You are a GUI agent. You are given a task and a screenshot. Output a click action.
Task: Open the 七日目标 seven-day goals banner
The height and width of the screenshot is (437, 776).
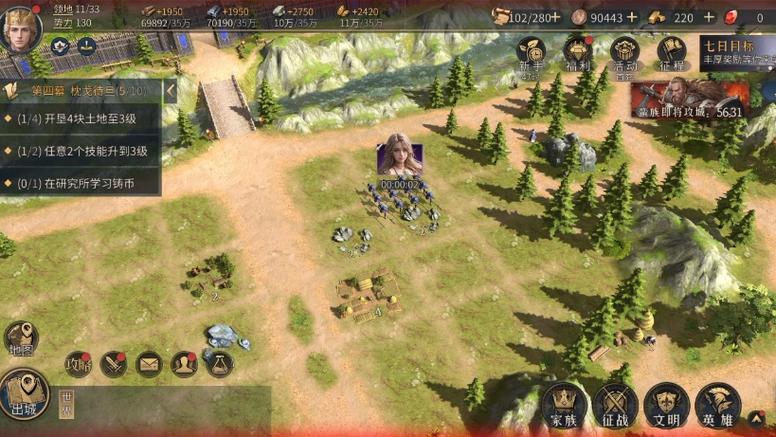[737, 52]
